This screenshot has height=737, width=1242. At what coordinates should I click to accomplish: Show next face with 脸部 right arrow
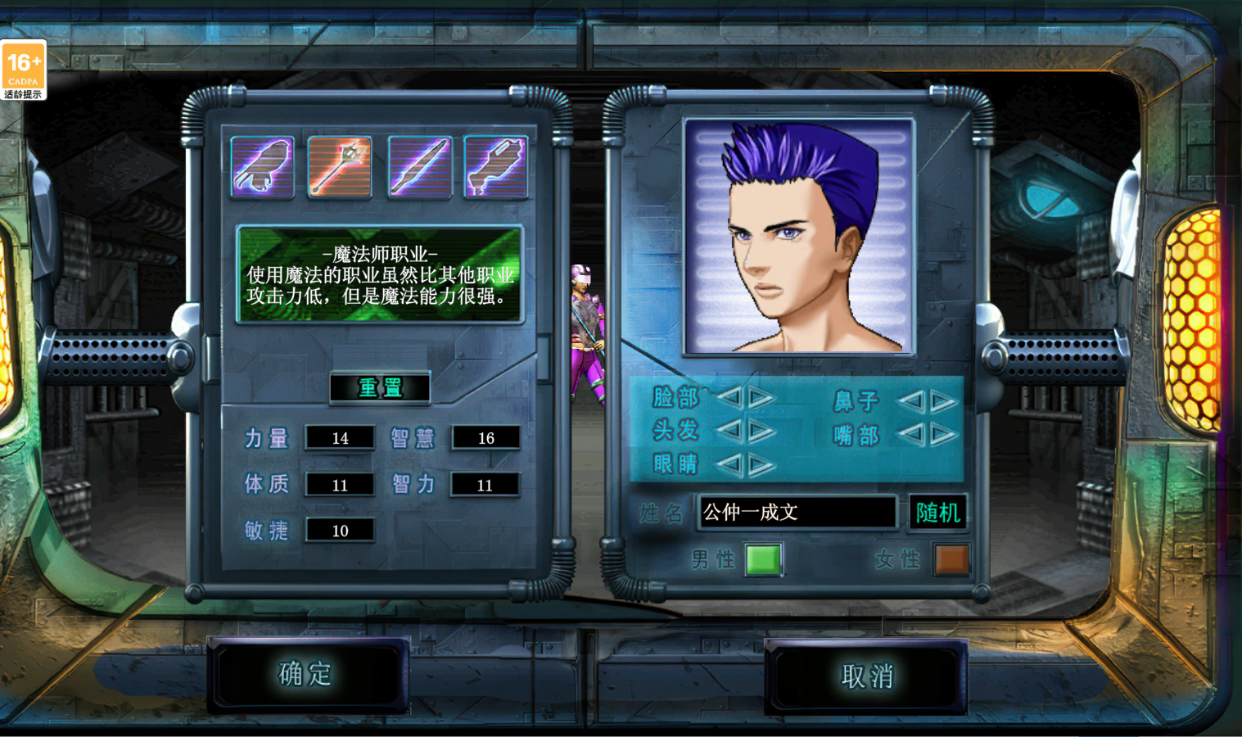(762, 398)
